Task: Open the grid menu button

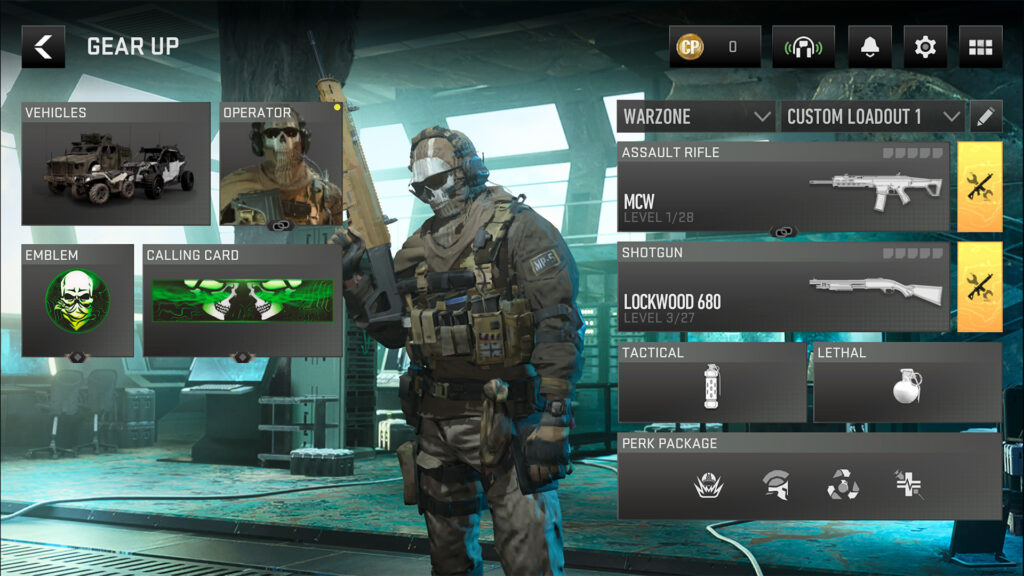Action: (x=980, y=47)
